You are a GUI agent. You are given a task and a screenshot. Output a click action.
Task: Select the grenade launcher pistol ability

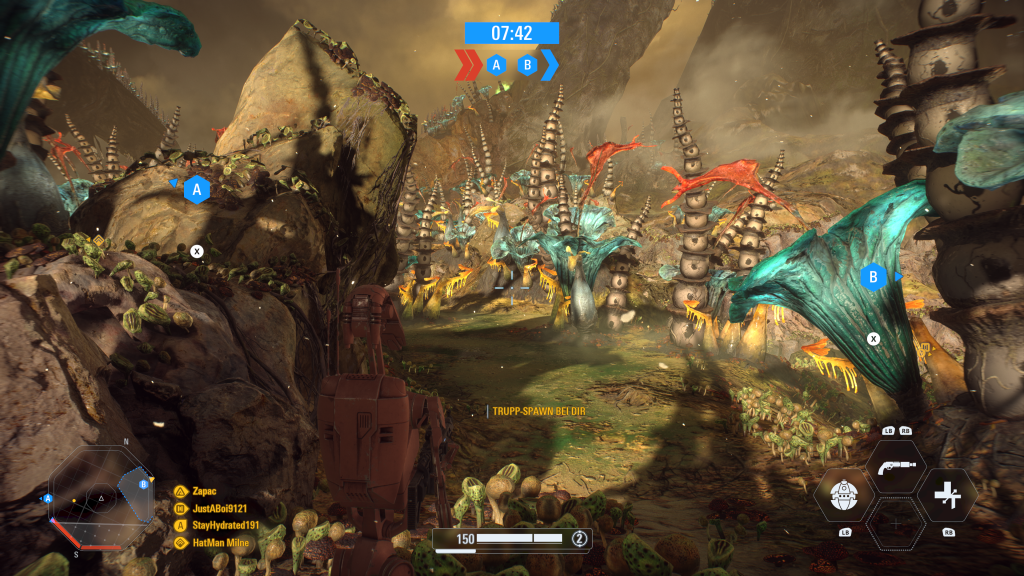pos(895,468)
